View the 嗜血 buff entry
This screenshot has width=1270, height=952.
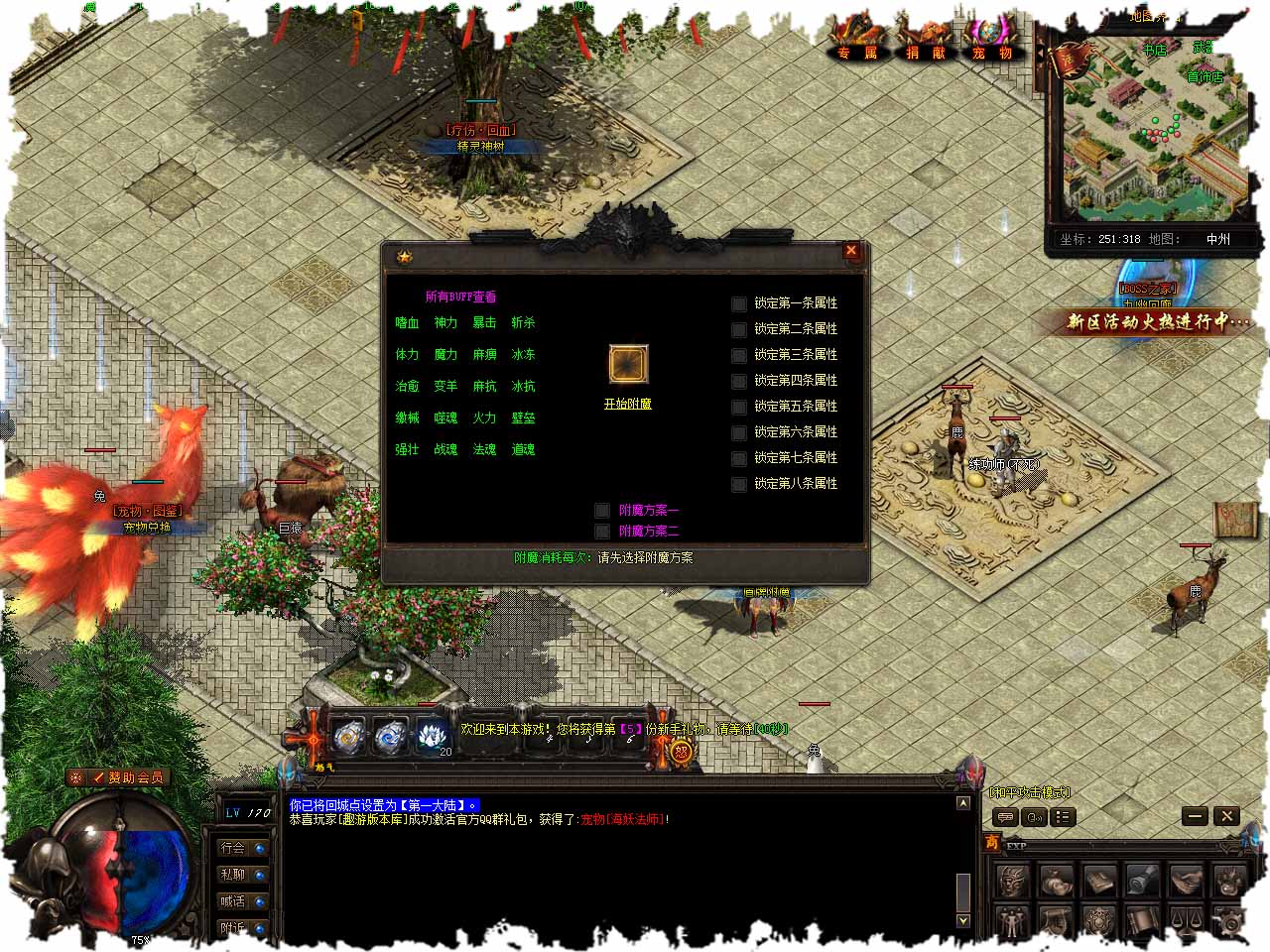[x=407, y=323]
